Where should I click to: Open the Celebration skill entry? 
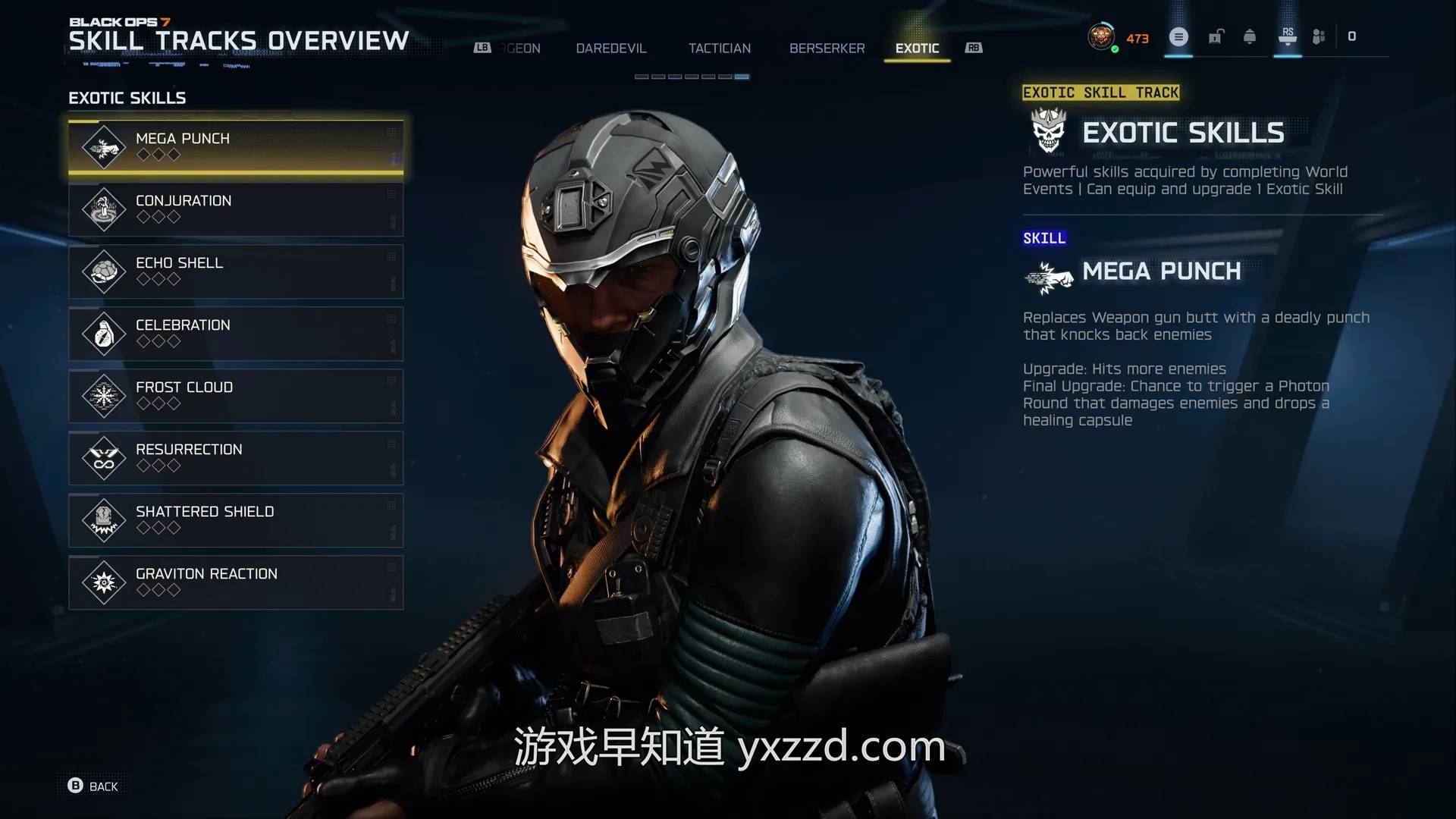(235, 333)
